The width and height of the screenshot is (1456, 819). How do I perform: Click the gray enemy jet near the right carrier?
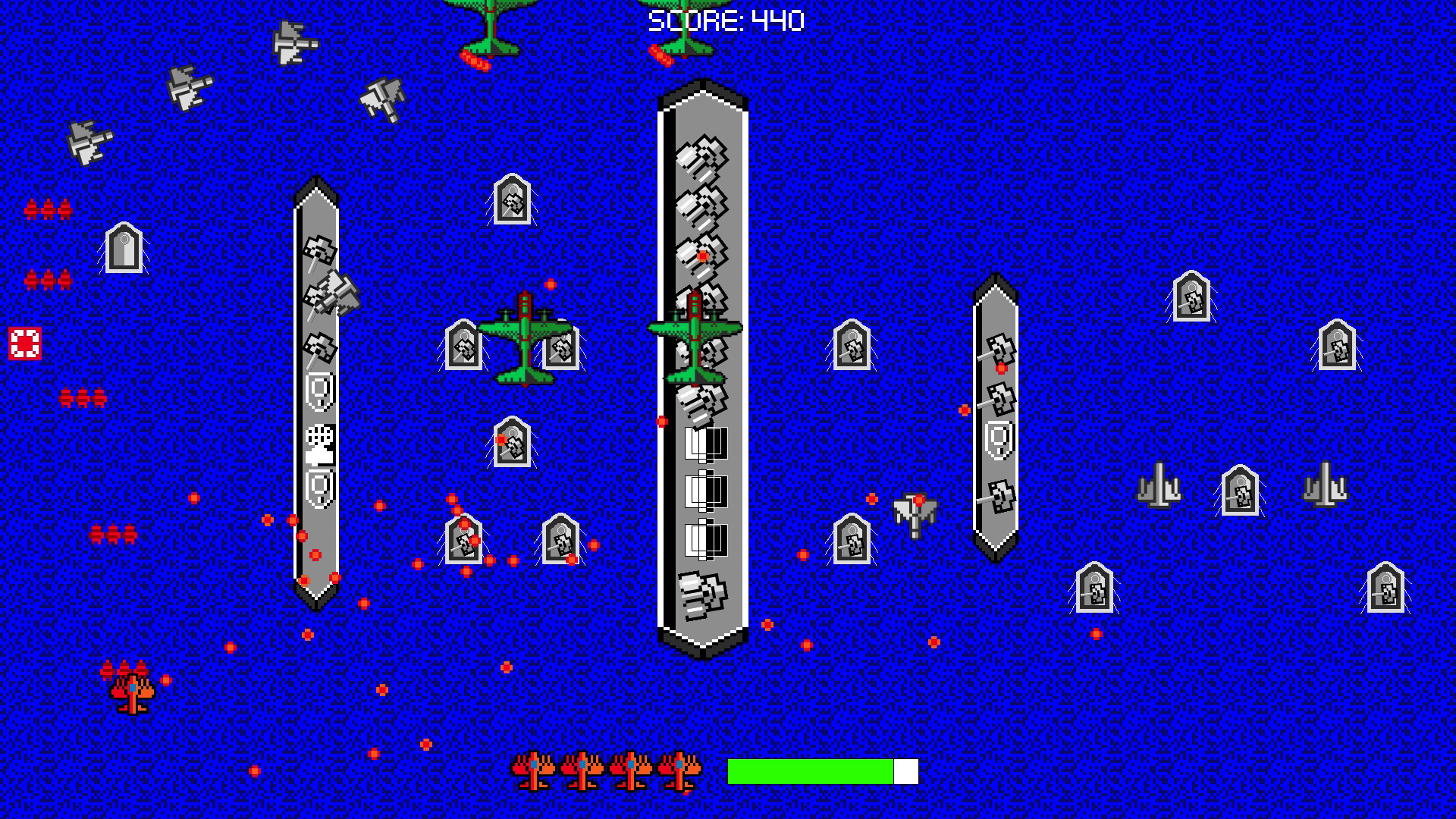tap(914, 516)
